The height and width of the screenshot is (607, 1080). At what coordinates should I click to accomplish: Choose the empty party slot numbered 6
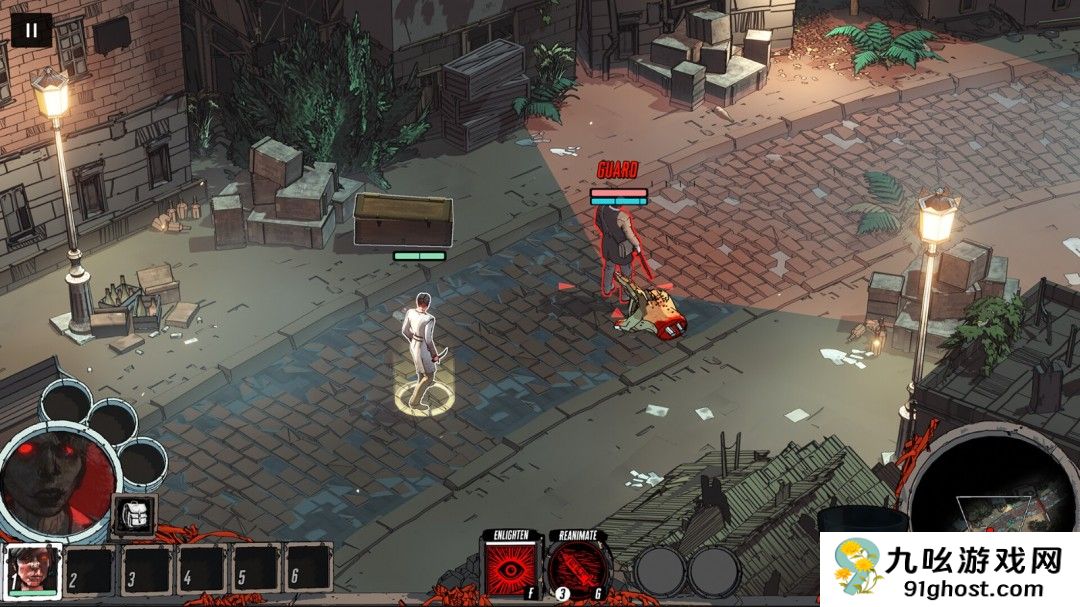[x=308, y=571]
